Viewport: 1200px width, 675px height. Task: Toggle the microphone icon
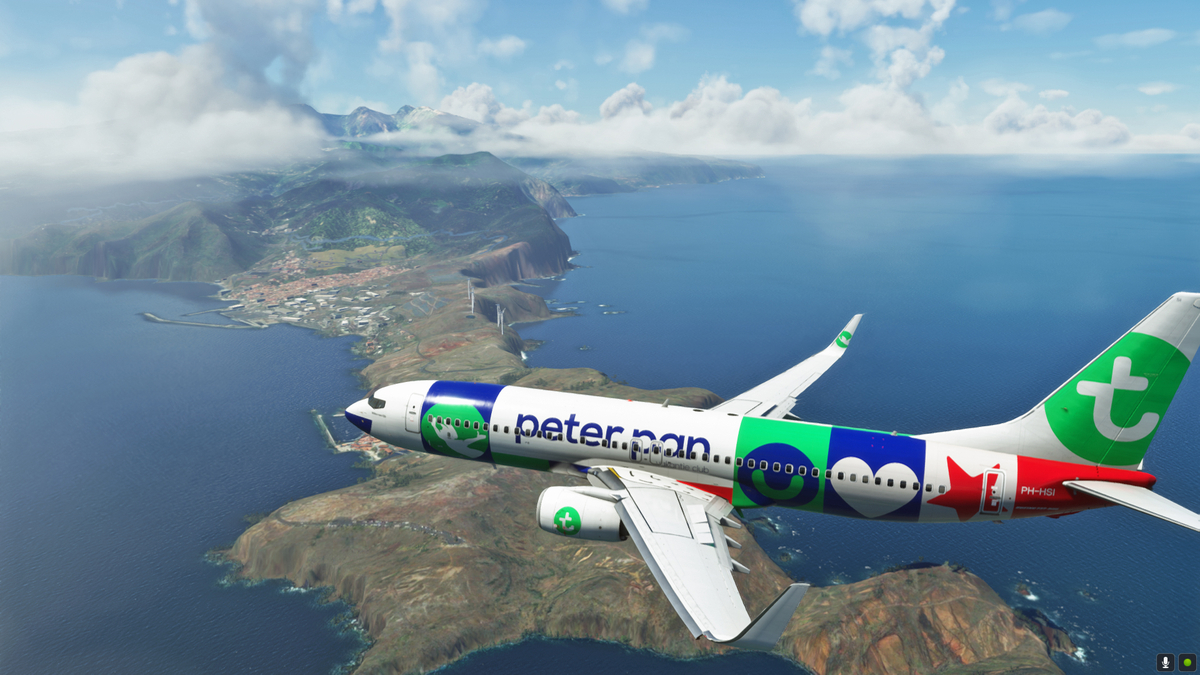tap(1165, 662)
